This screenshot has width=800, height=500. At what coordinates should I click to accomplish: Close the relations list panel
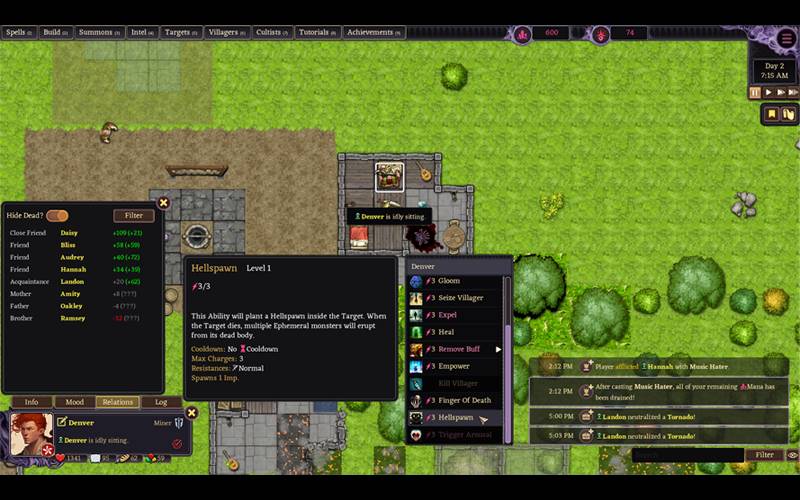click(x=164, y=203)
